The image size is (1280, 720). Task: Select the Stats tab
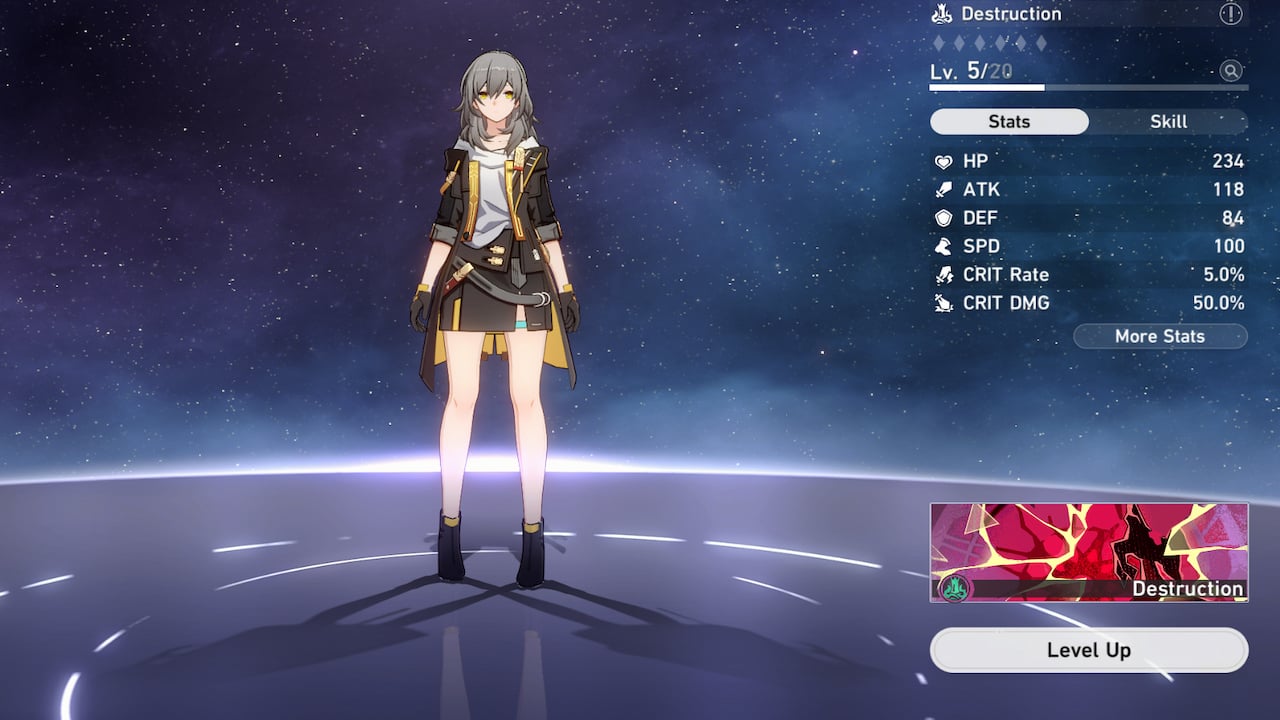tap(1008, 121)
